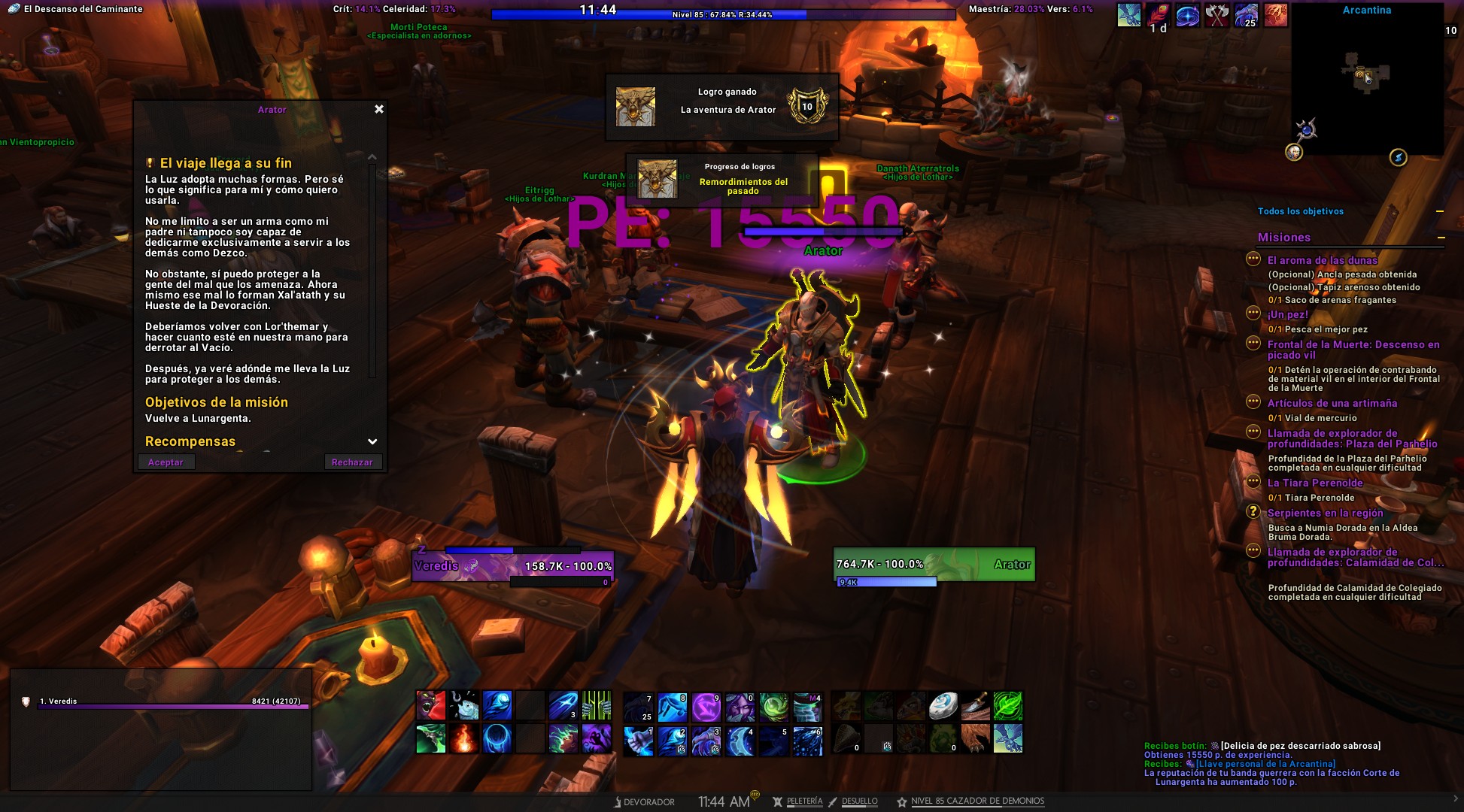Collapse the Todos los objetivos tracker

point(1440,211)
